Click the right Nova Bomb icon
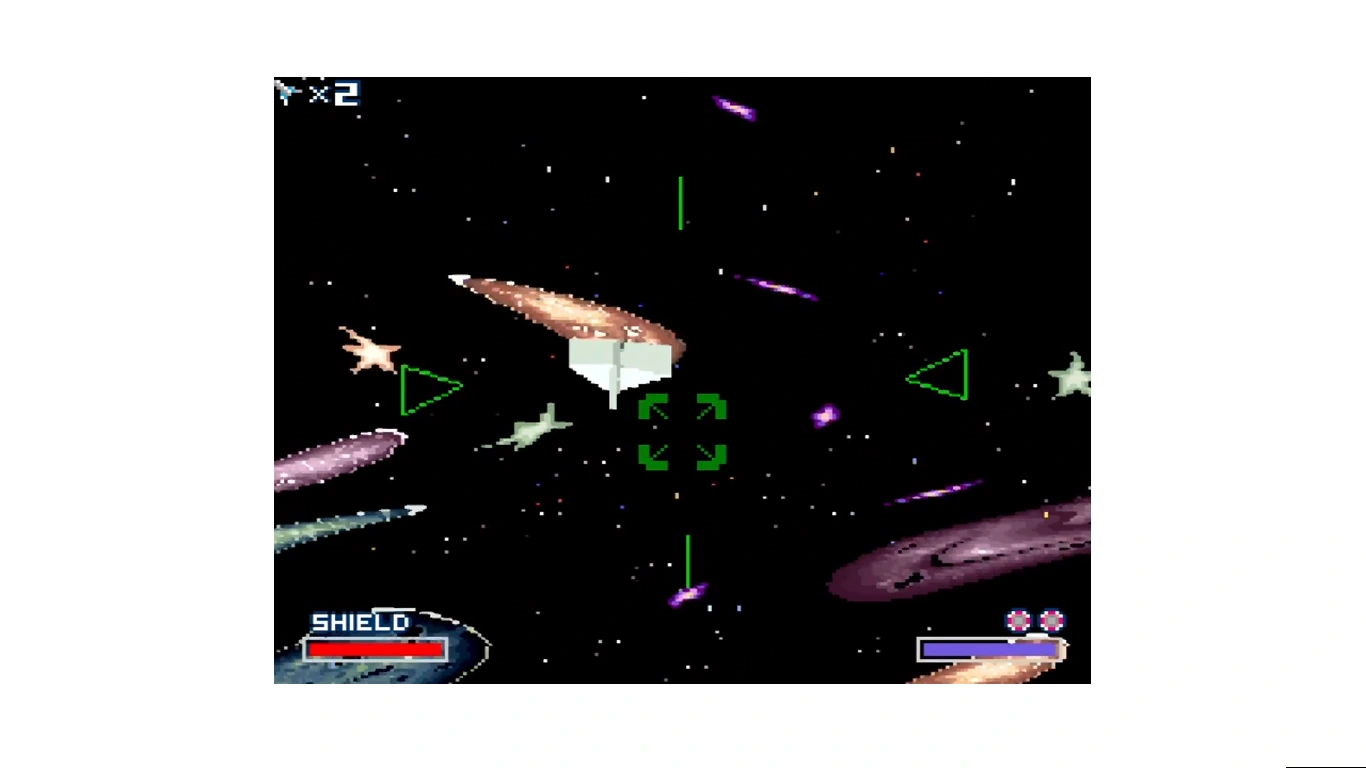1366x768 pixels. (x=1050, y=621)
